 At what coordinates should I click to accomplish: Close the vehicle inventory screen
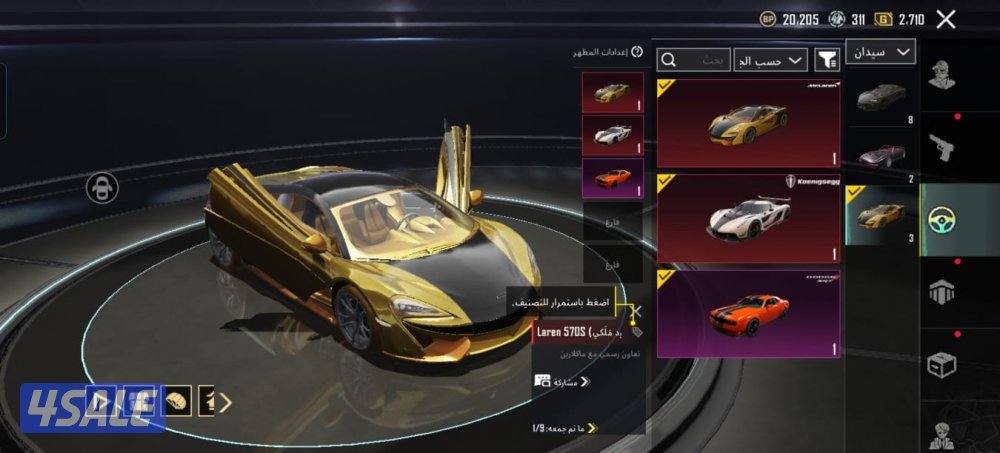pos(946,18)
